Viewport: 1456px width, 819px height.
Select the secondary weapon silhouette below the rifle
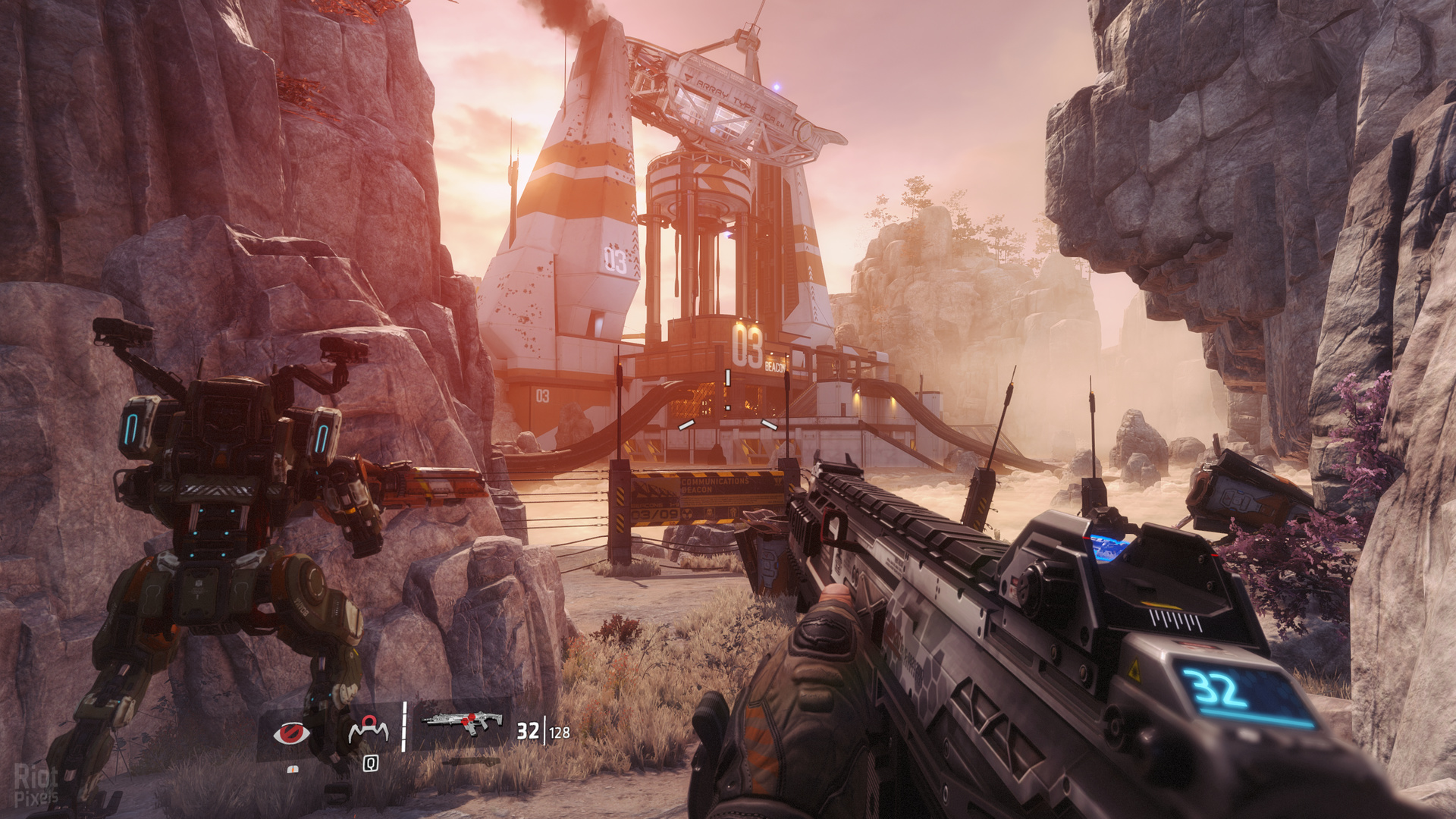pyautogui.click(x=470, y=761)
